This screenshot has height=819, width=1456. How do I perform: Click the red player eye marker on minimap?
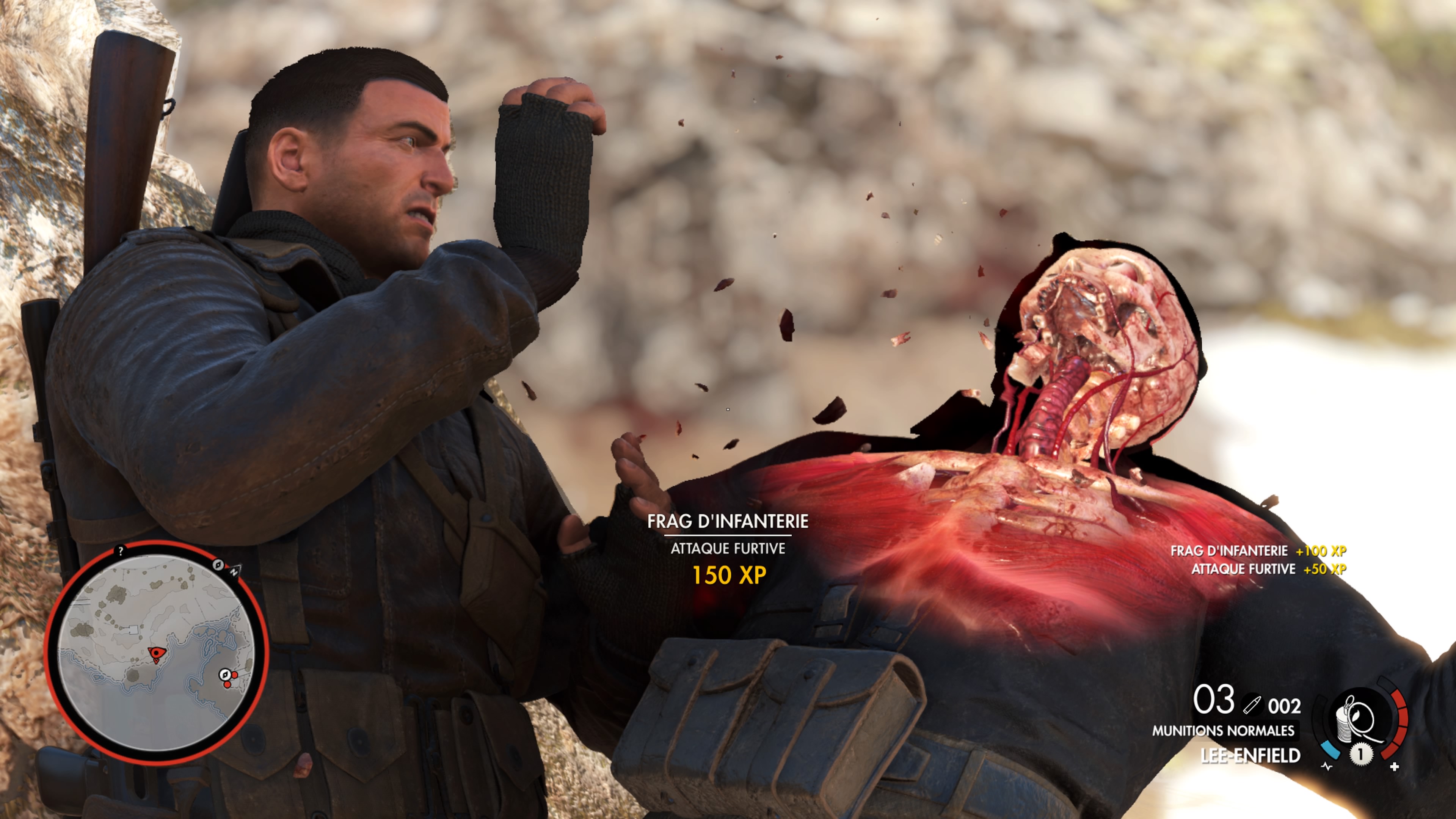[x=156, y=653]
